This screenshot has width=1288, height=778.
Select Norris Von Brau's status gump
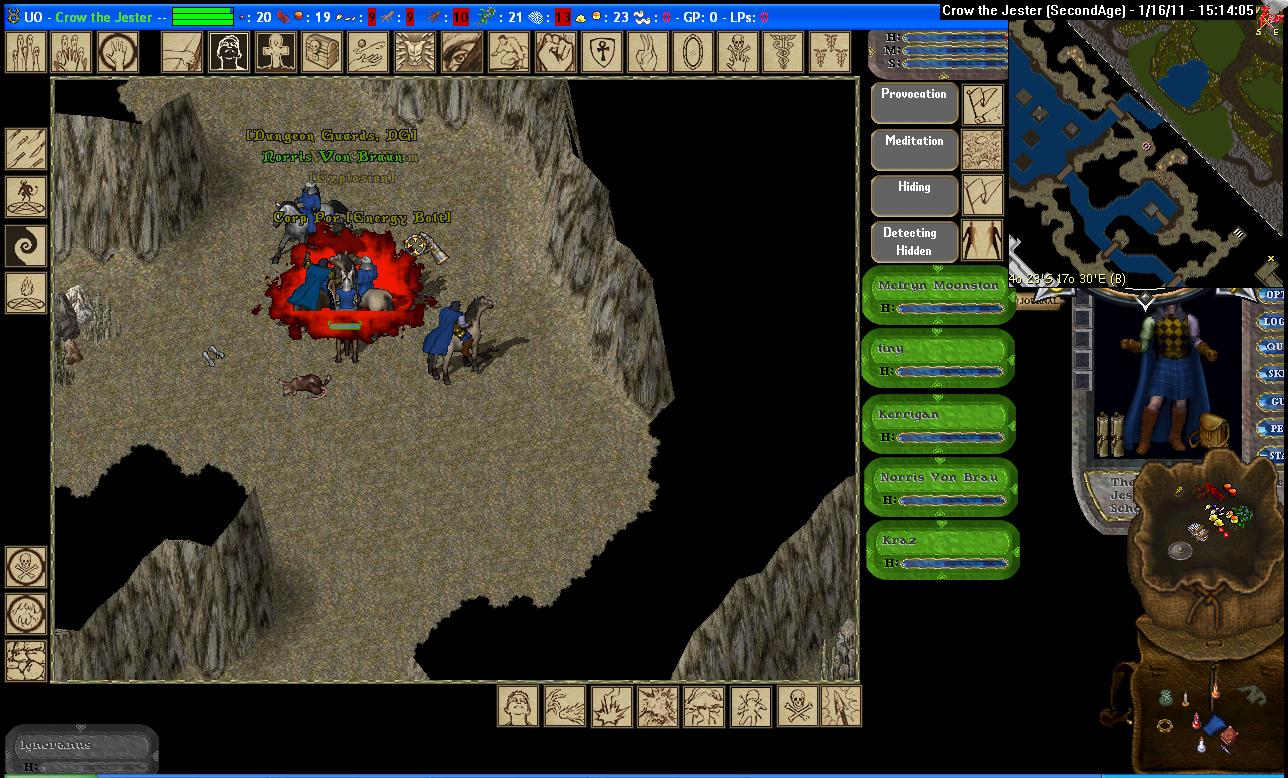939,487
